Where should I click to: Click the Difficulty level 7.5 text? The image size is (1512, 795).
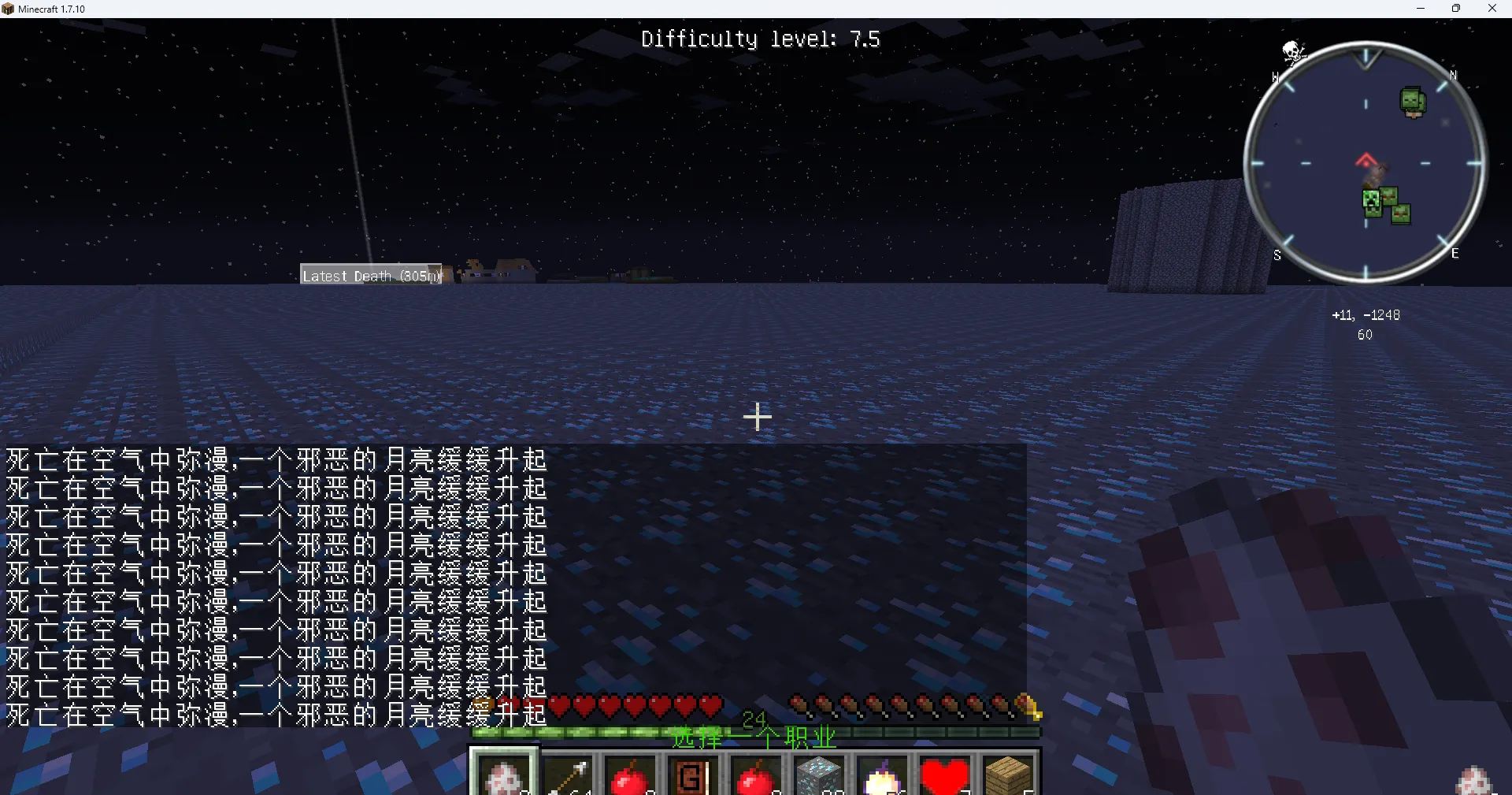[x=760, y=38]
